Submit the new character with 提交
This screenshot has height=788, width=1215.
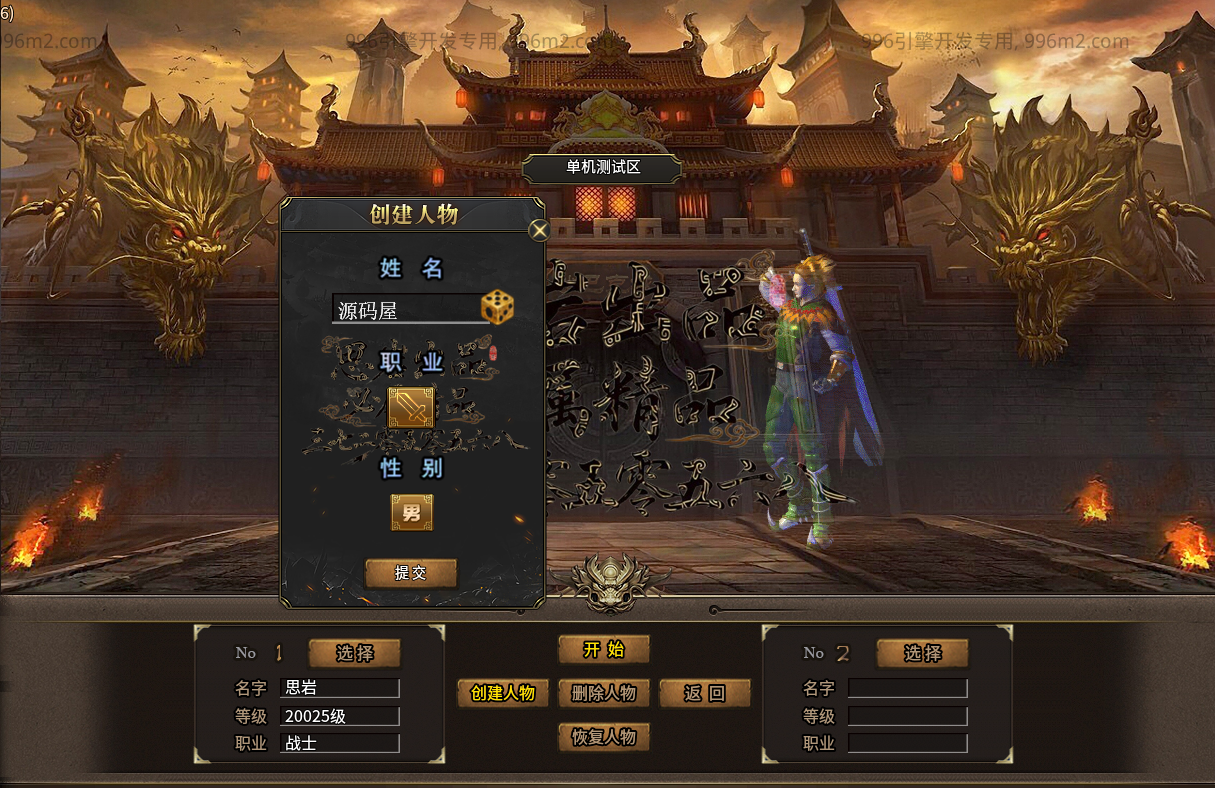point(411,573)
